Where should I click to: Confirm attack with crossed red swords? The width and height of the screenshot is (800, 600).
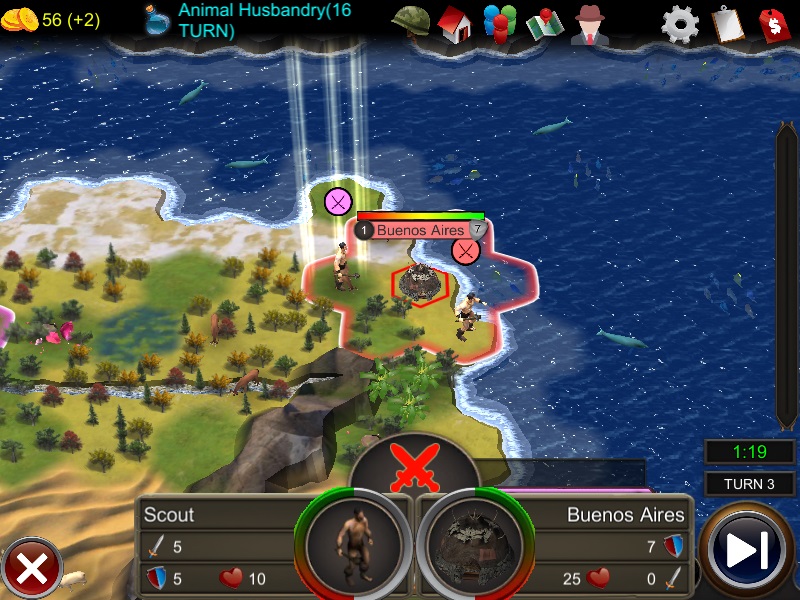415,467
